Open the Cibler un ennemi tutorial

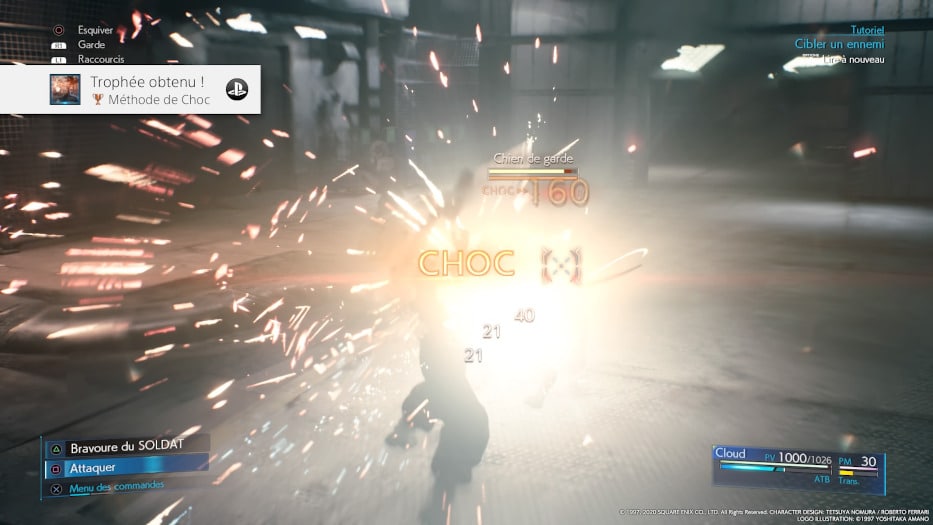839,44
